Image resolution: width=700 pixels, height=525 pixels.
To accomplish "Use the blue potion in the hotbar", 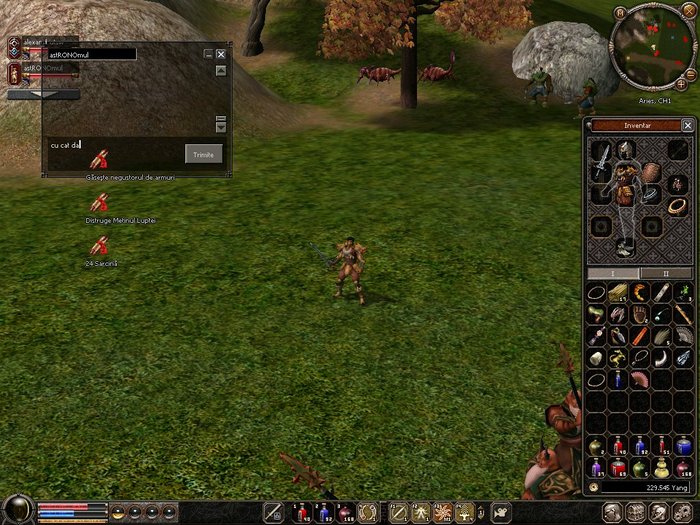I will coord(325,513).
